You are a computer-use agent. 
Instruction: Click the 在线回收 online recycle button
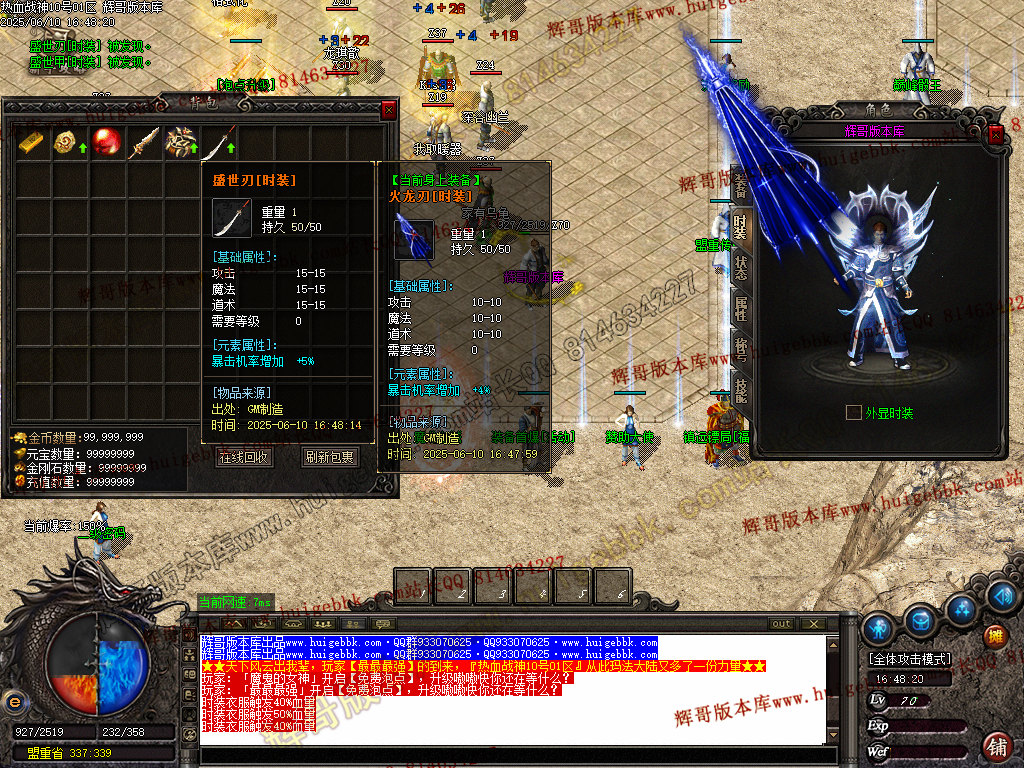pos(243,457)
